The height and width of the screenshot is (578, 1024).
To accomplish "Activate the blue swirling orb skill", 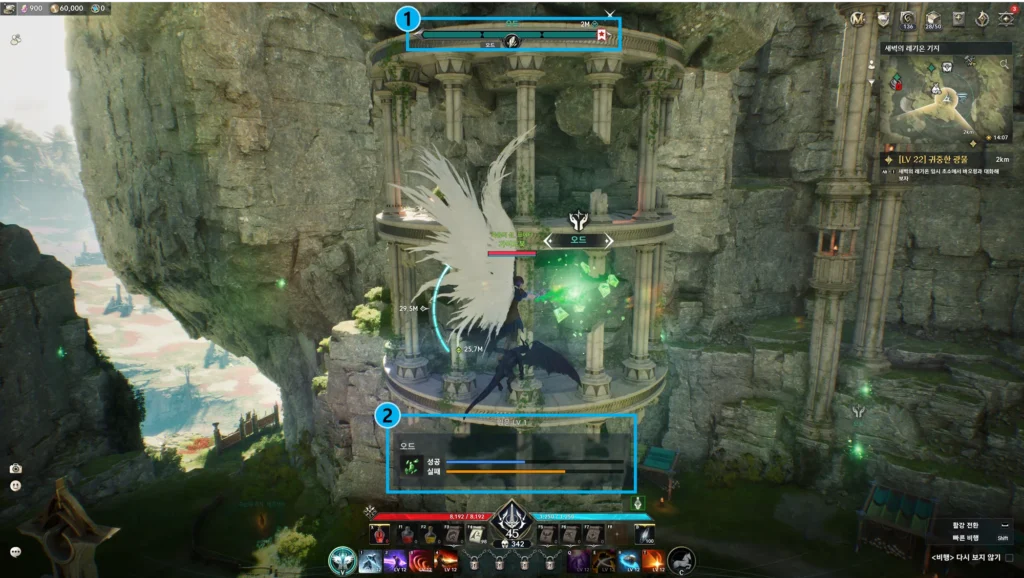I will [x=629, y=561].
